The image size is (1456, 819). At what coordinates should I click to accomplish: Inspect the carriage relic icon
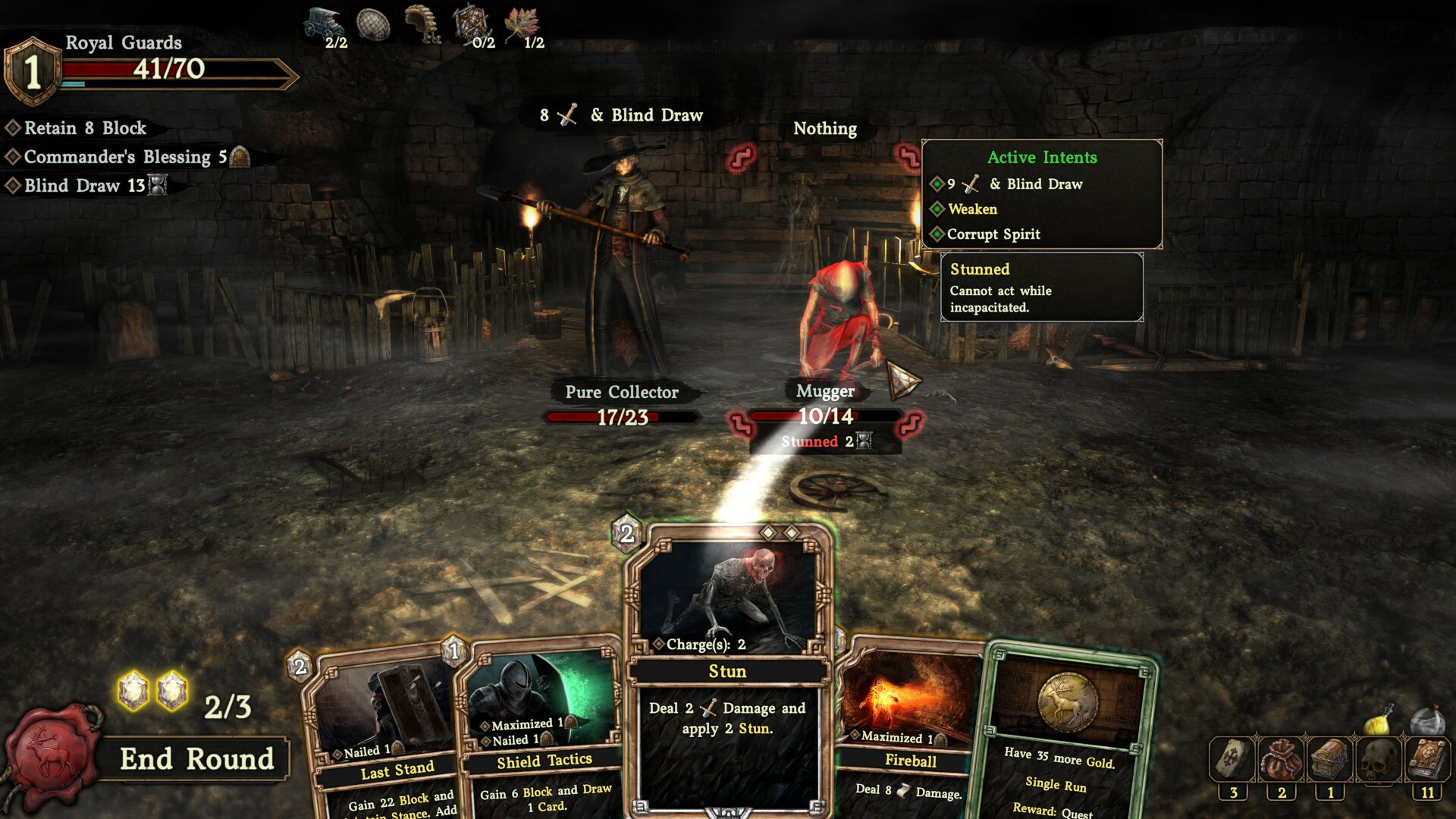[324, 23]
